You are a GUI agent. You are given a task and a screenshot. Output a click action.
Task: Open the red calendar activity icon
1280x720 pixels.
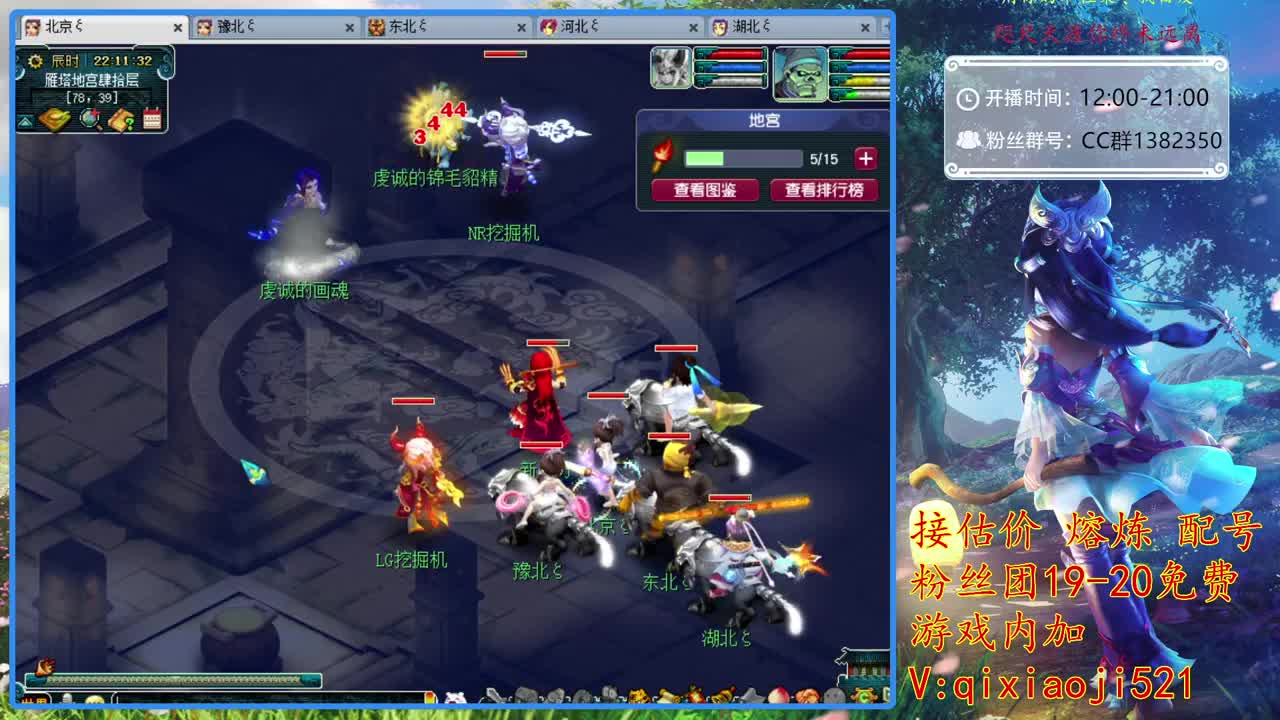click(x=152, y=117)
